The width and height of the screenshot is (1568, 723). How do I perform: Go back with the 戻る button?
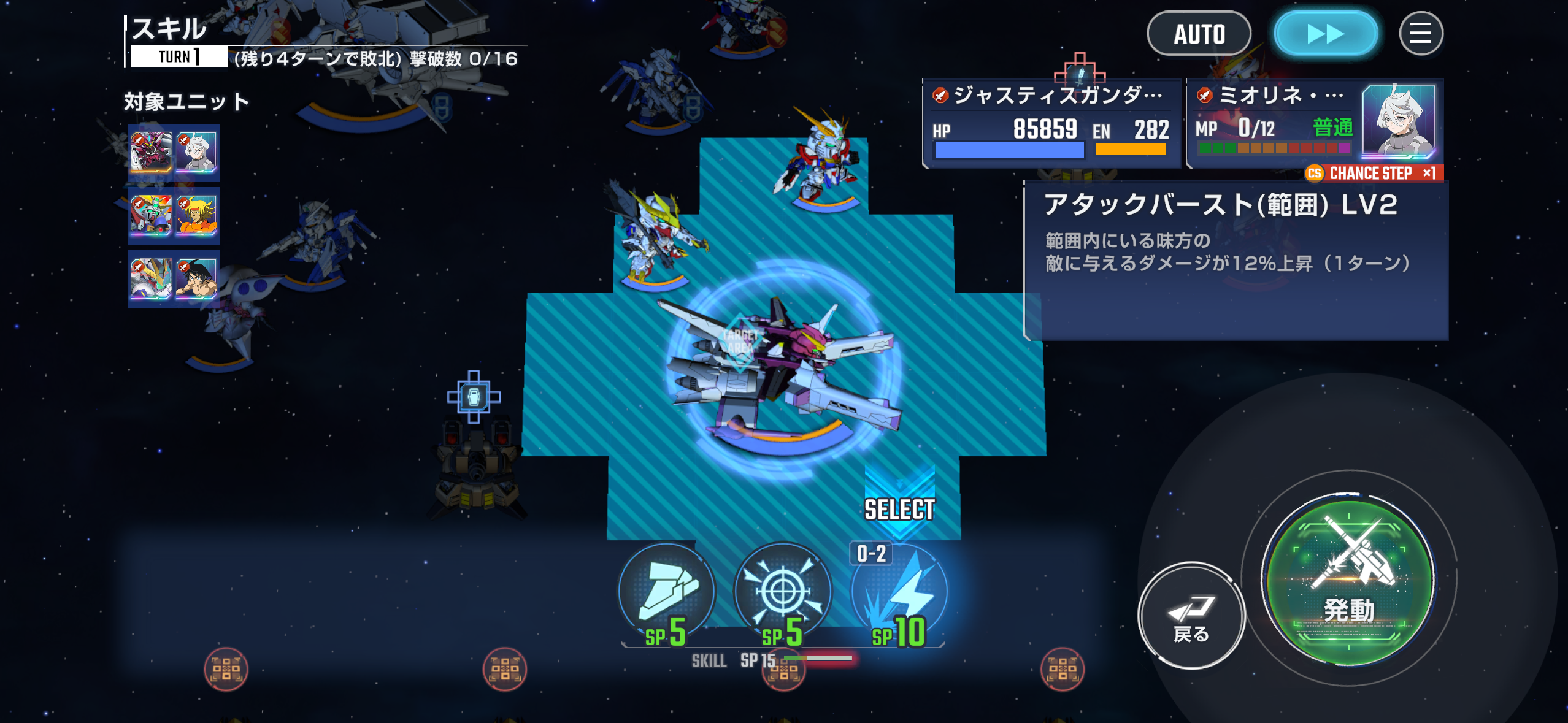[1191, 615]
